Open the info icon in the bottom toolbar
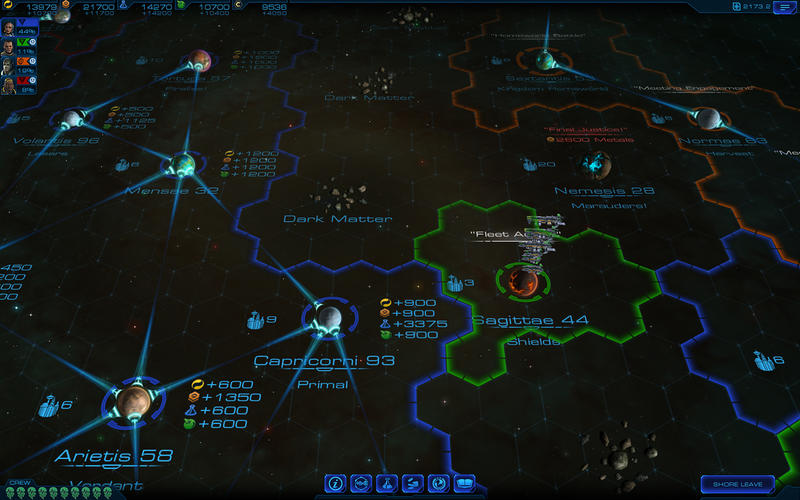800x500 pixels. (x=337, y=484)
